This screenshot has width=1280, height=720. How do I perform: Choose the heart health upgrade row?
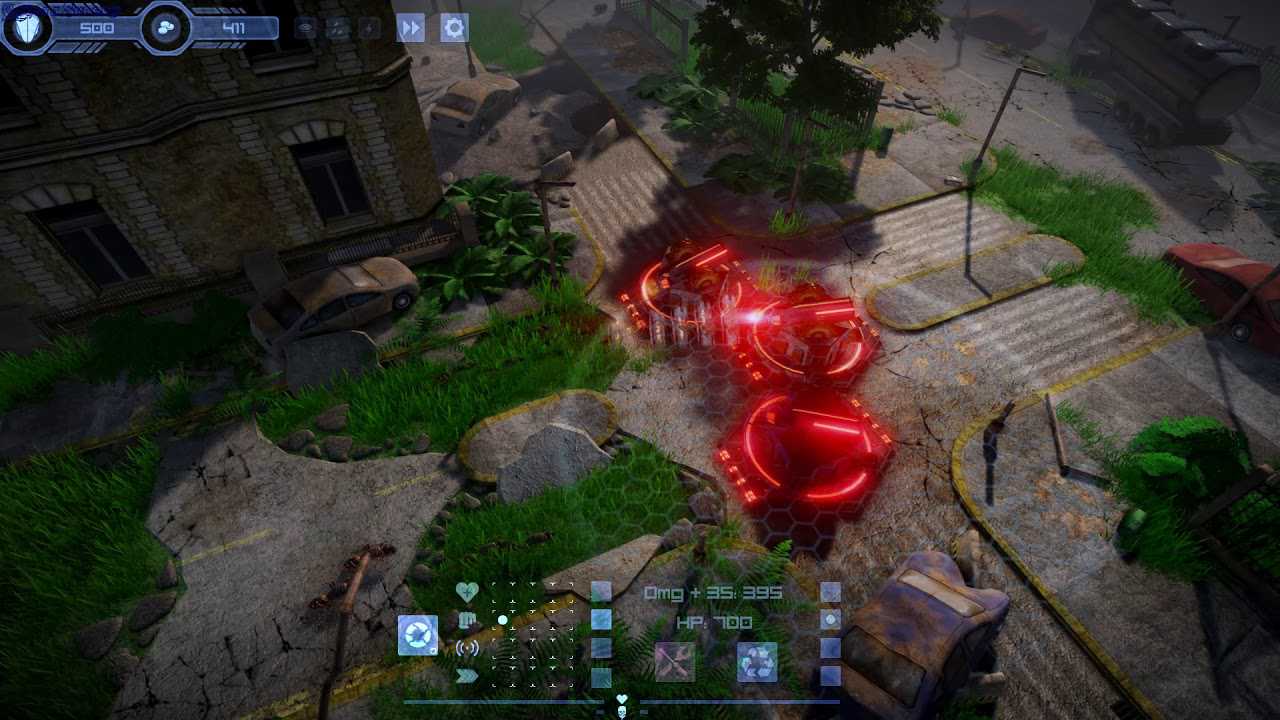click(x=467, y=592)
